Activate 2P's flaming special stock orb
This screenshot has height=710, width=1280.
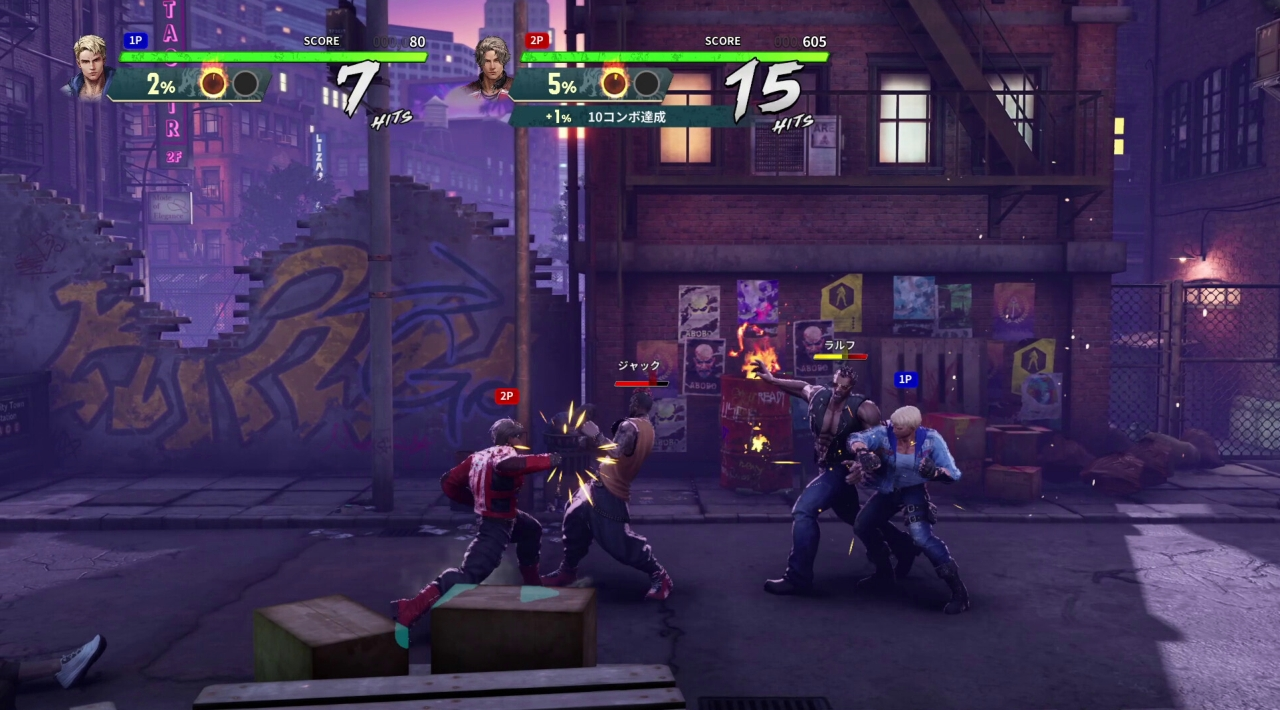614,83
